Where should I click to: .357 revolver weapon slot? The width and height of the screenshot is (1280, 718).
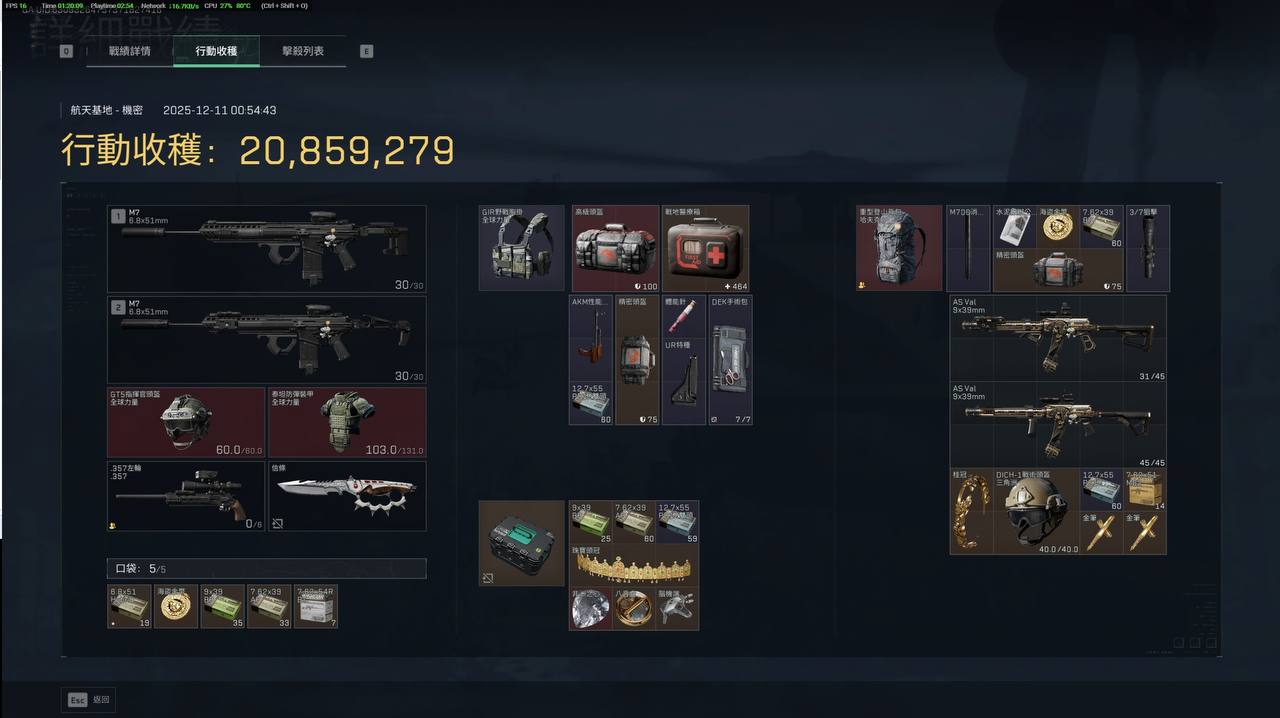click(186, 495)
